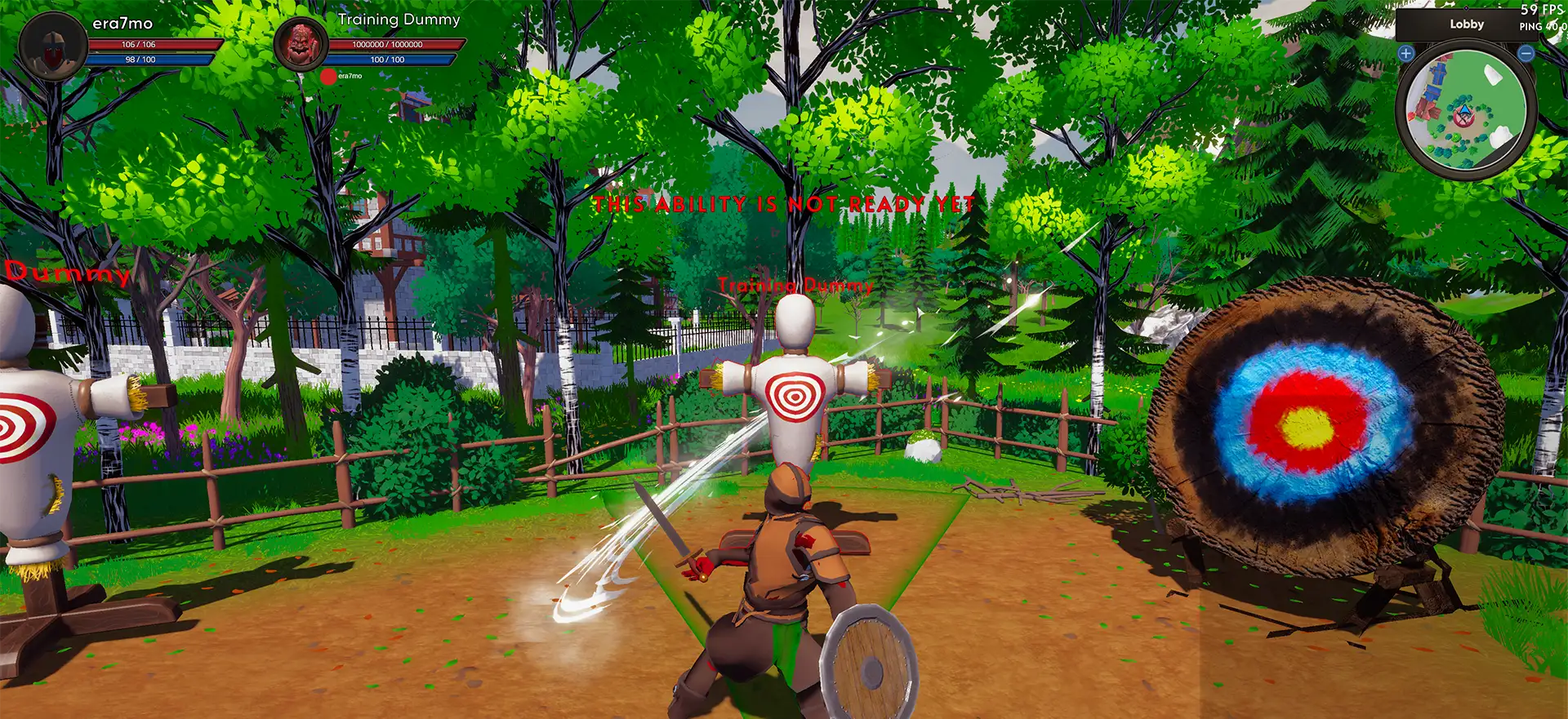Zoom out the minimap with the minus button
Viewport: 1568px width, 719px height.
(1526, 54)
